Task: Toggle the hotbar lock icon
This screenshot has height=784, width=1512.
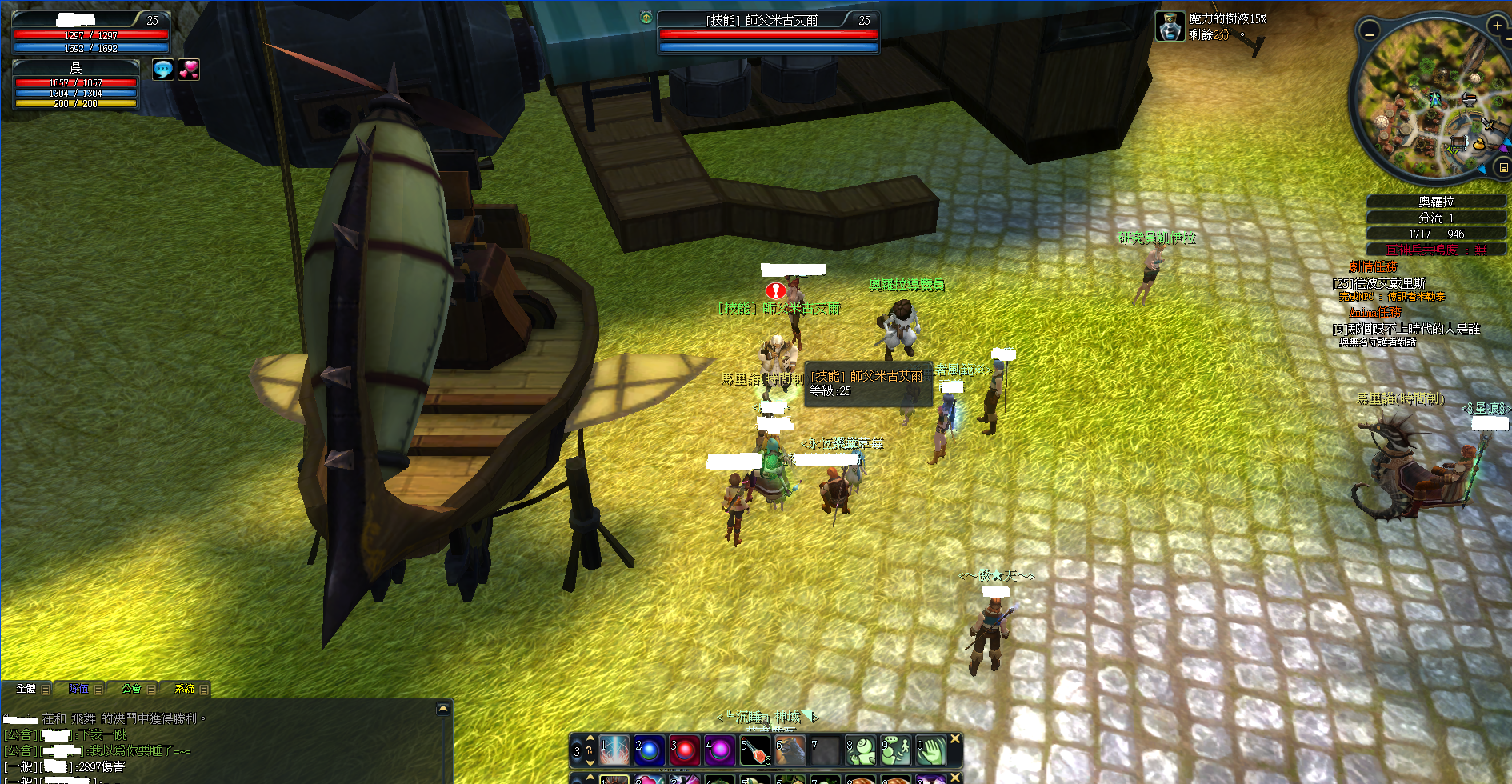Action: 590,751
